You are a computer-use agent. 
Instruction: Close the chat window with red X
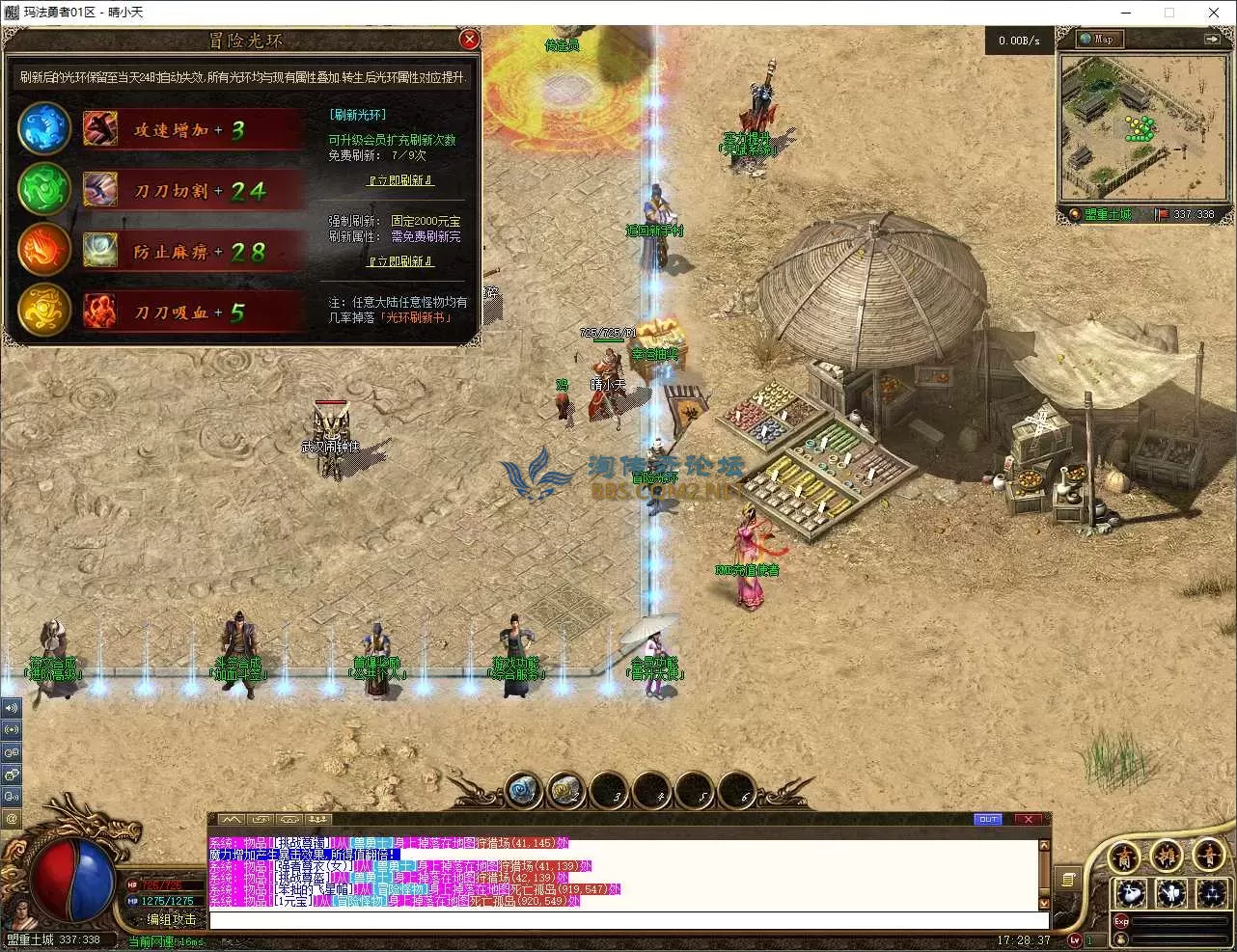point(1028,820)
